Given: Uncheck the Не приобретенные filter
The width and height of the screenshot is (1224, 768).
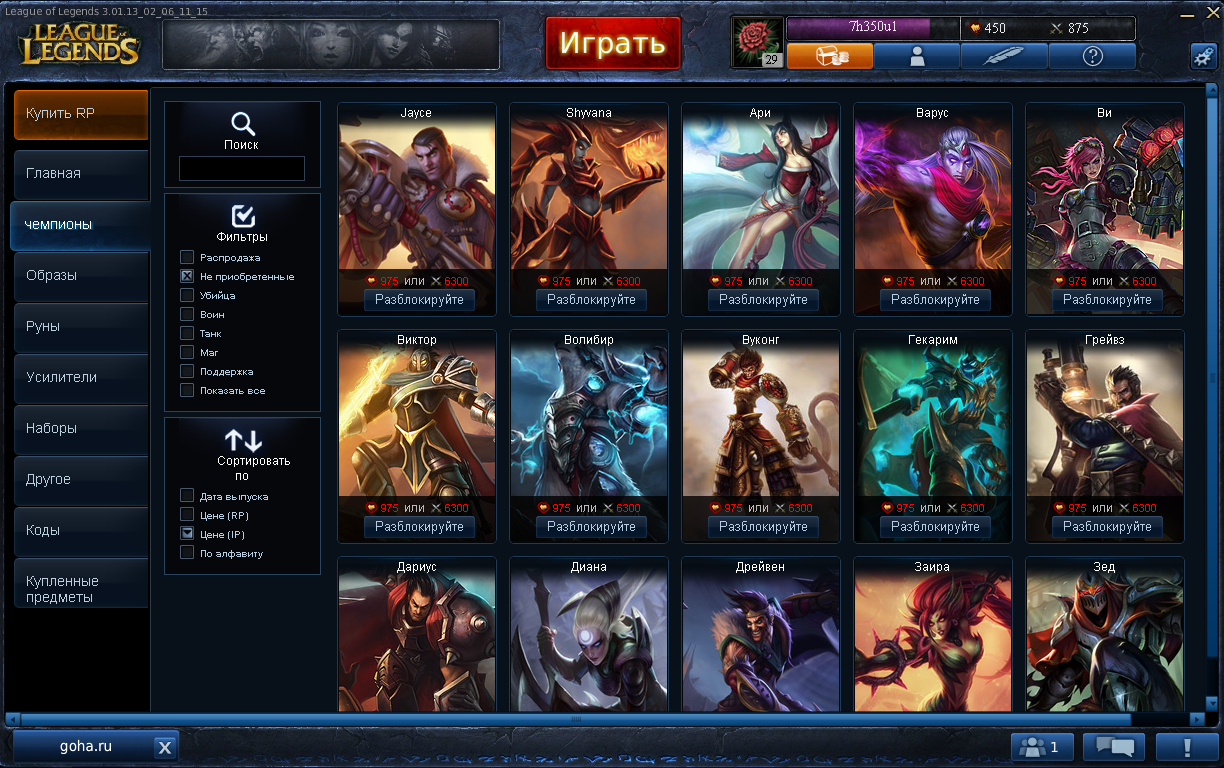Looking at the screenshot, I should click(187, 276).
